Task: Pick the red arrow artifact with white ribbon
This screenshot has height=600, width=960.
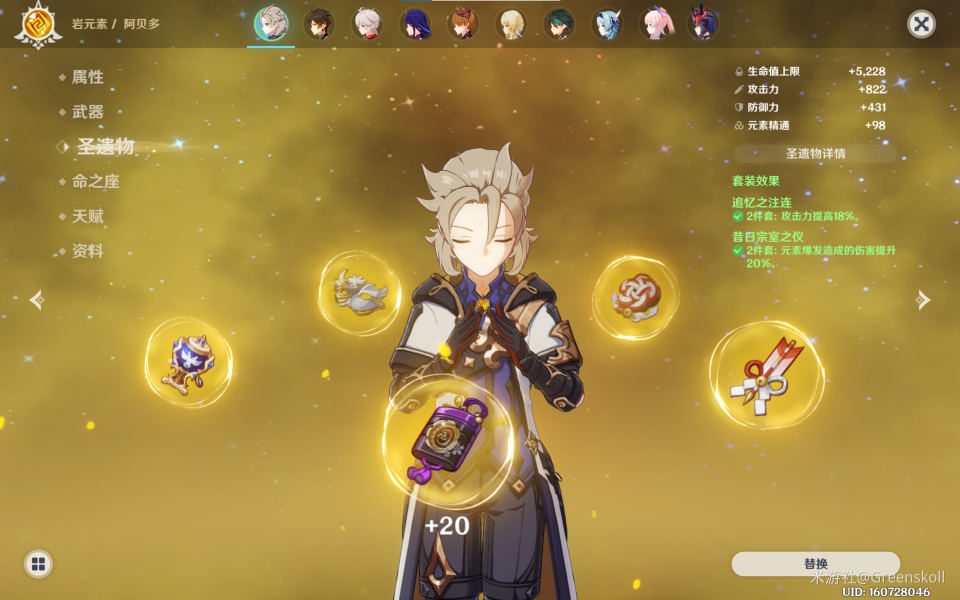Action: tap(767, 374)
